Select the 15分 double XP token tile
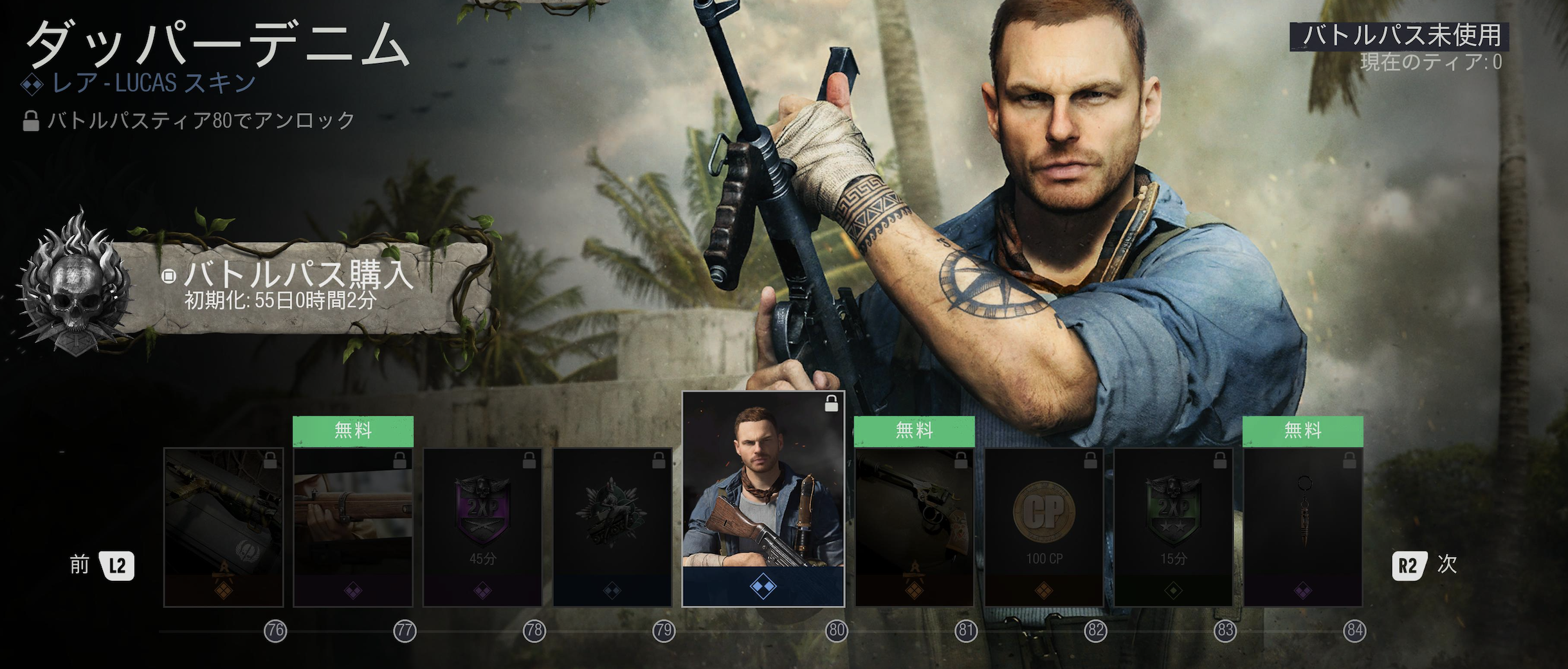The height and width of the screenshot is (669, 1568). tap(1174, 527)
